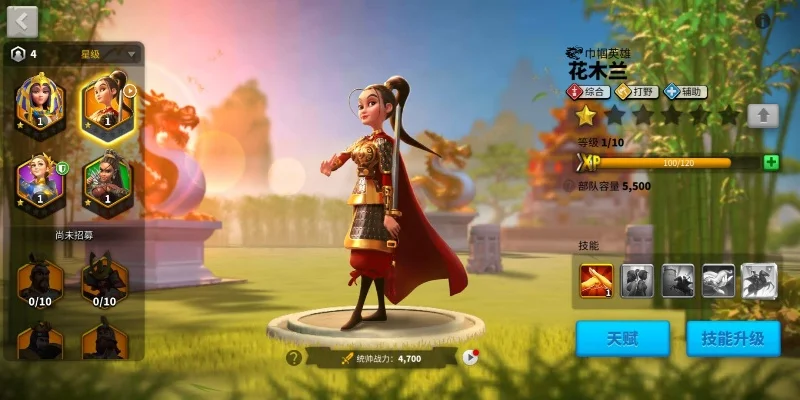Go back using the arrow button
This screenshot has width=800, height=400.
tap(22, 20)
